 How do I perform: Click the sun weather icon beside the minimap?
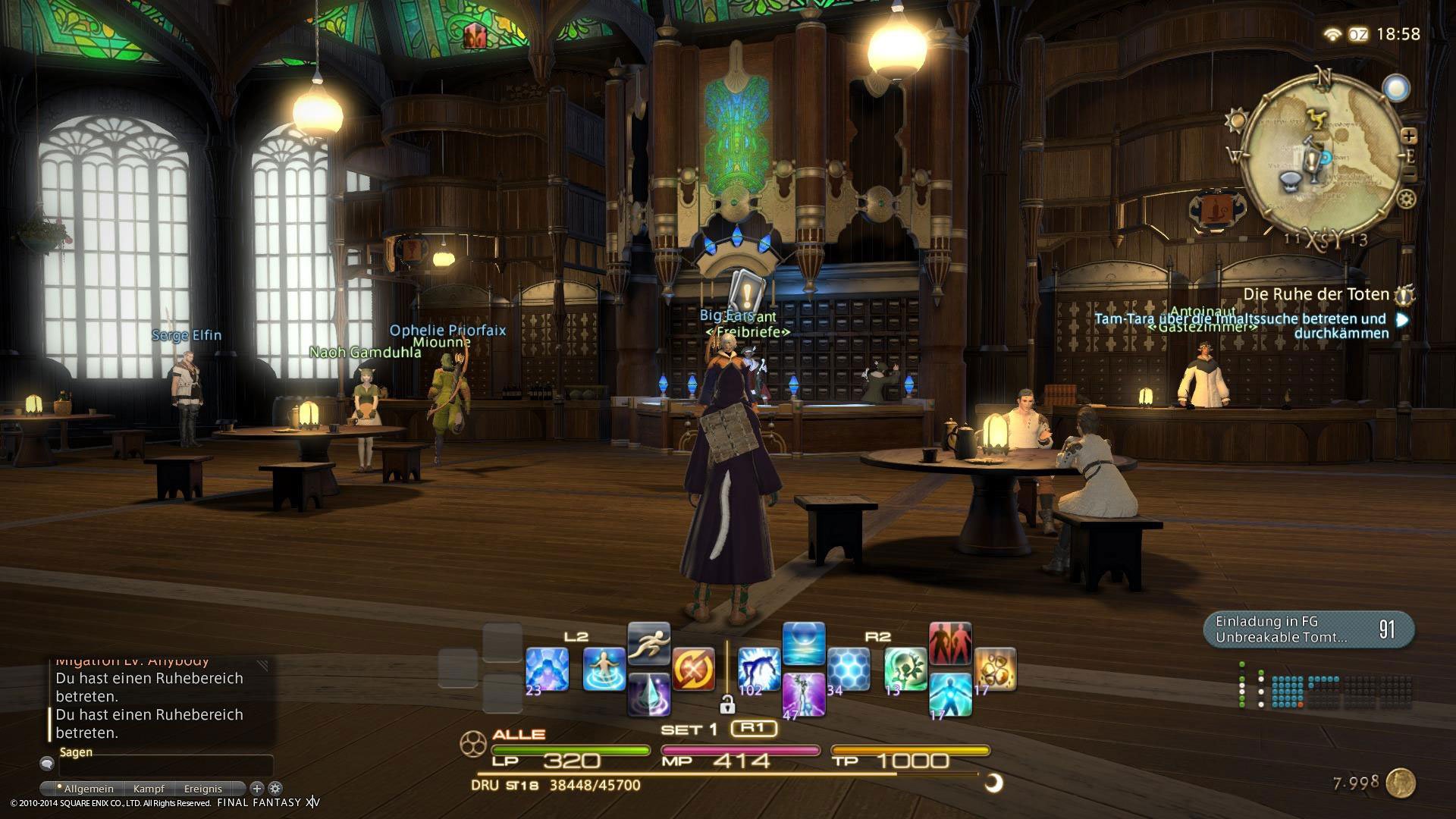1237,120
